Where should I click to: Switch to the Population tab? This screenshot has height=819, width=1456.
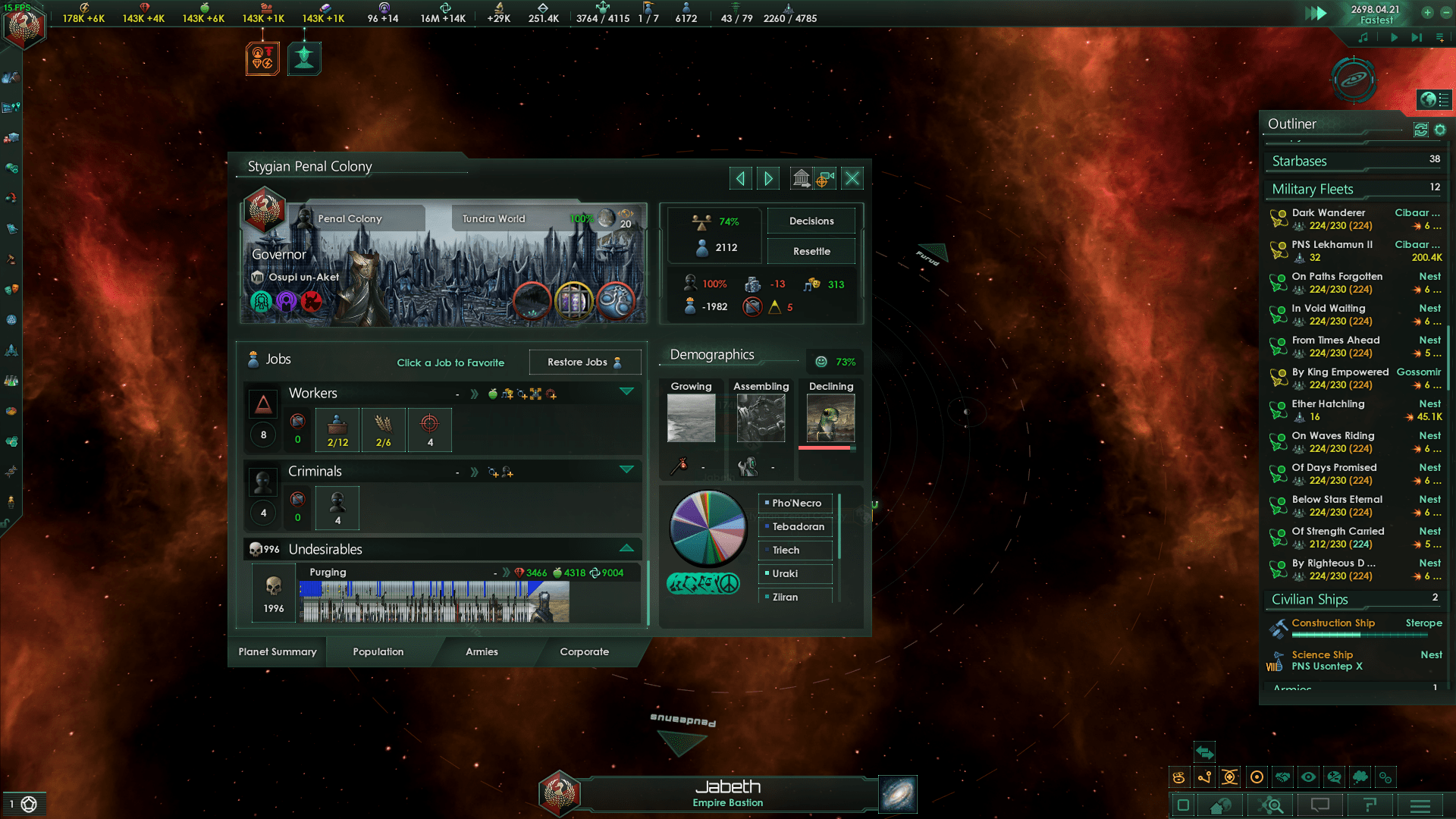(x=377, y=651)
